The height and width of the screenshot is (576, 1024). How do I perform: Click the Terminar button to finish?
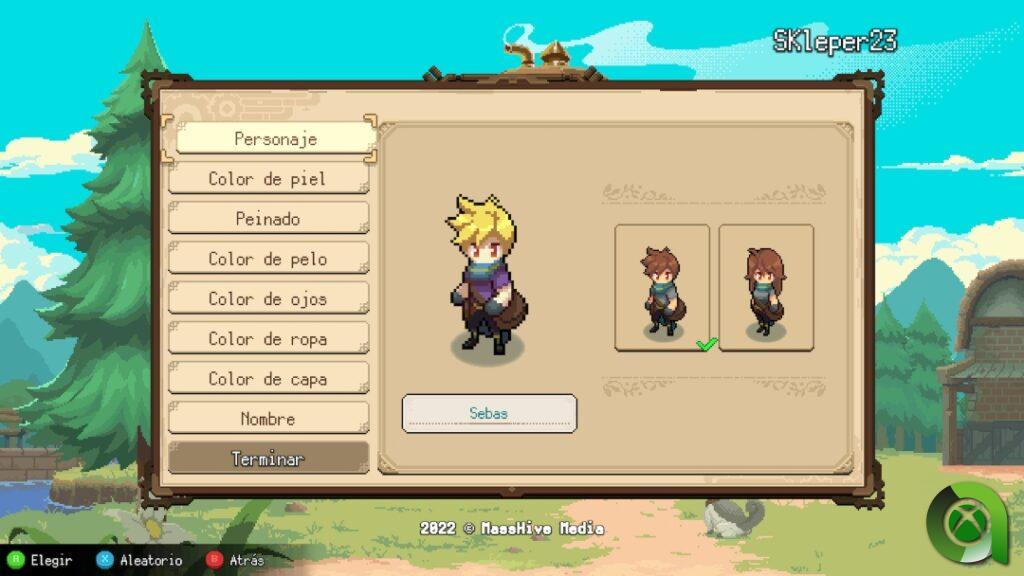click(x=268, y=459)
